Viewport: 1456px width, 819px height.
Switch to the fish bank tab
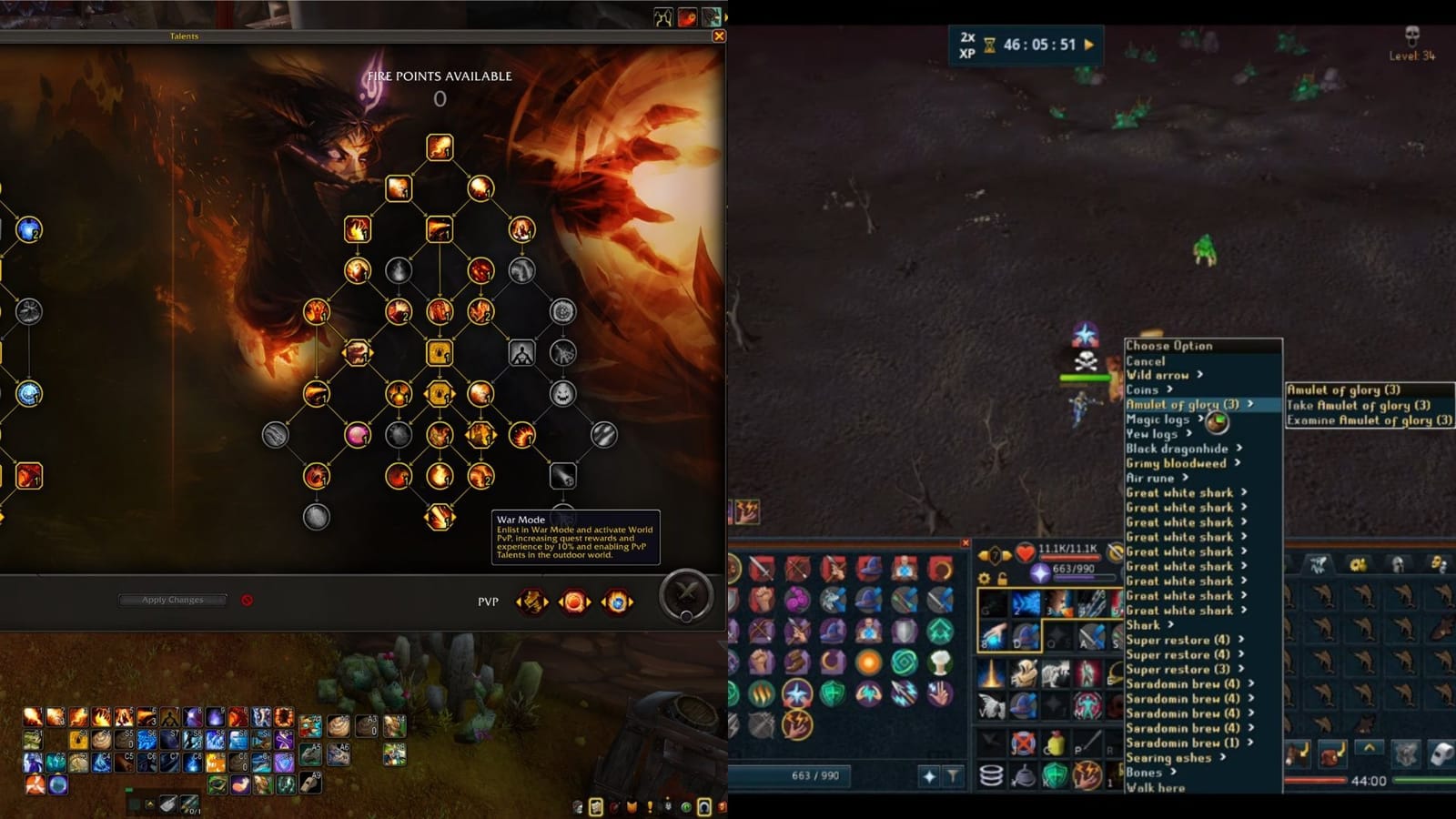[x=1318, y=564]
